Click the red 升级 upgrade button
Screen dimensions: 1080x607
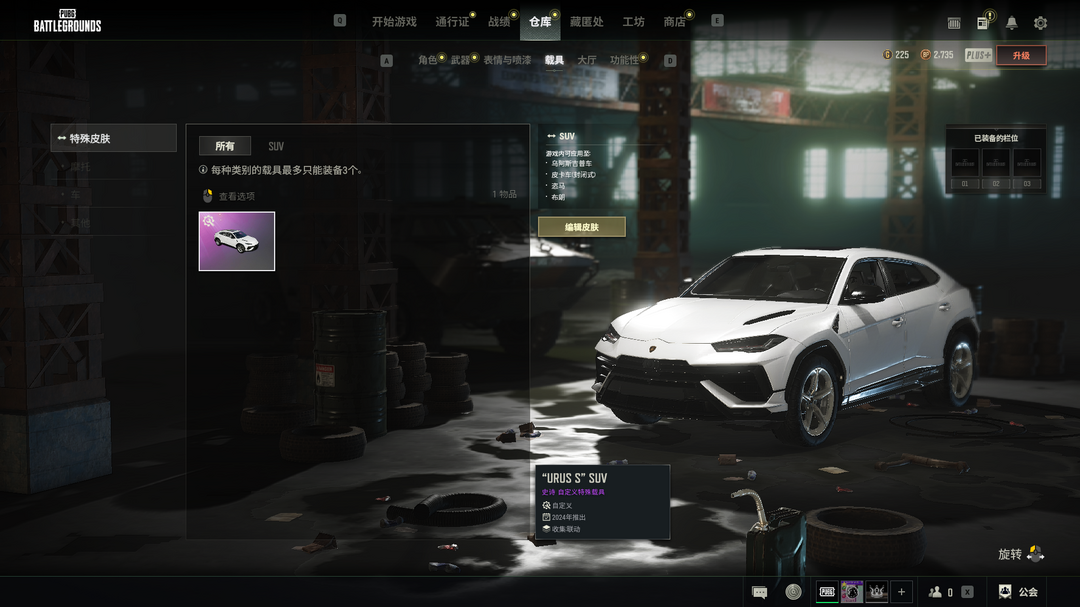[x=1021, y=56]
